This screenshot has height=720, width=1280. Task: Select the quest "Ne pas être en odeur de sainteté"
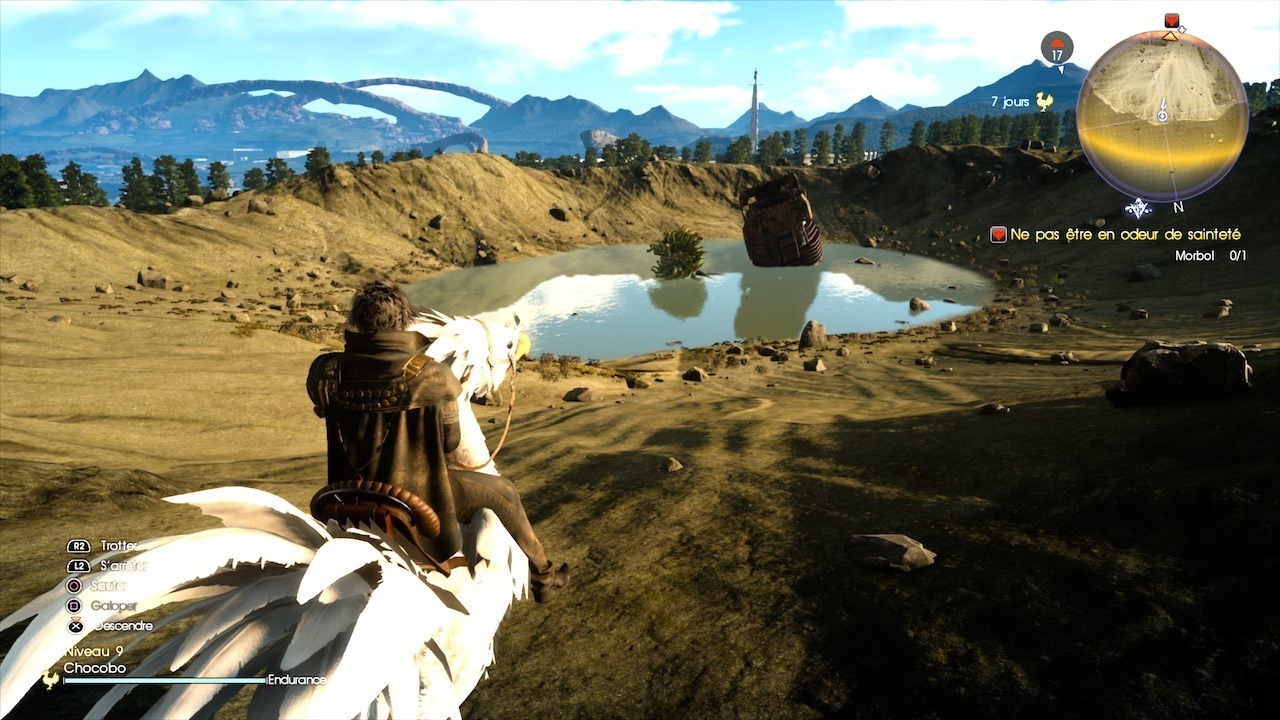[x=1125, y=234]
